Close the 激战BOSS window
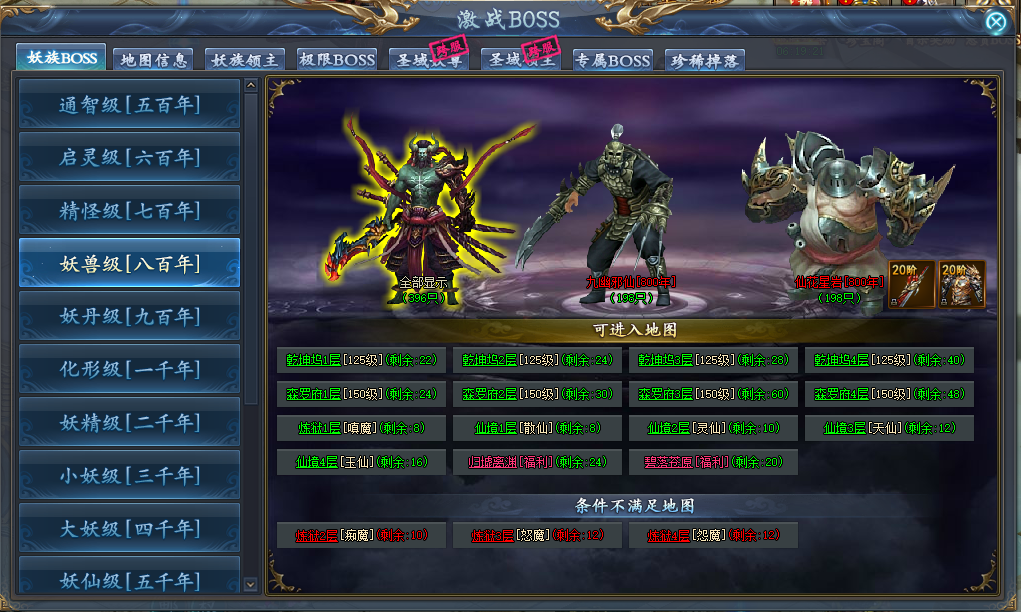This screenshot has height=612, width=1021. coord(995,22)
